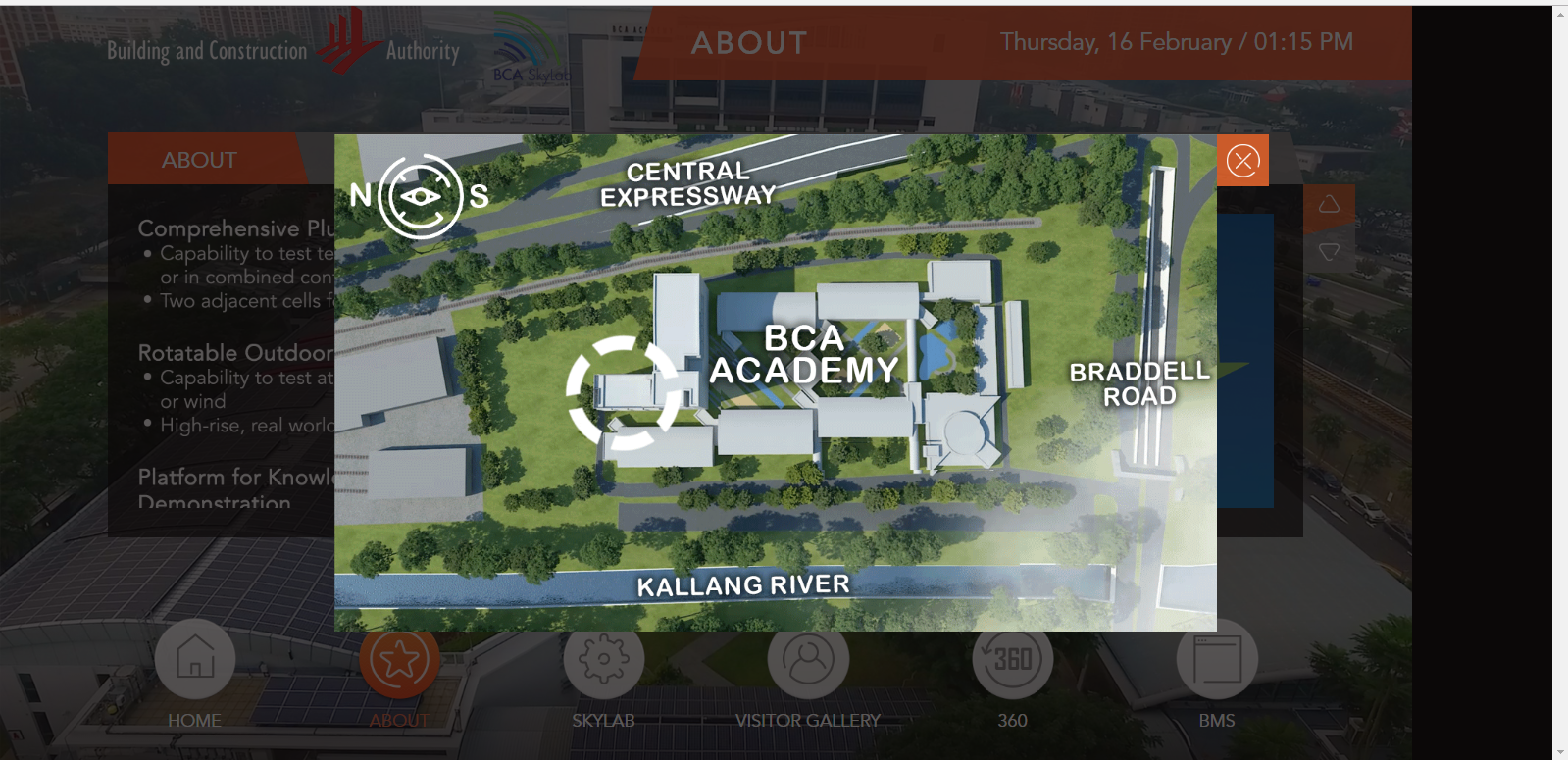Close the BCA Academy map popup

pyautogui.click(x=1242, y=161)
